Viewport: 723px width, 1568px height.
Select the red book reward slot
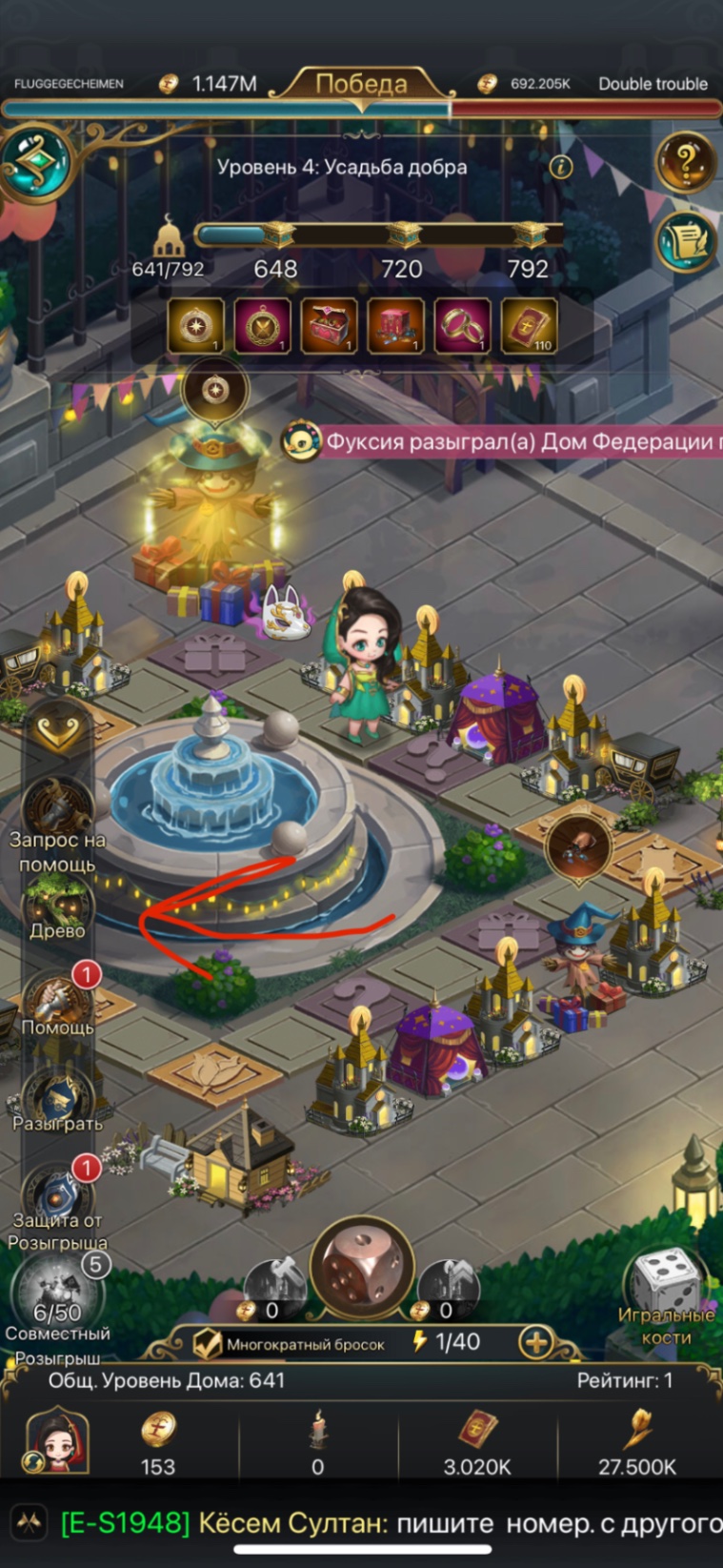(529, 325)
